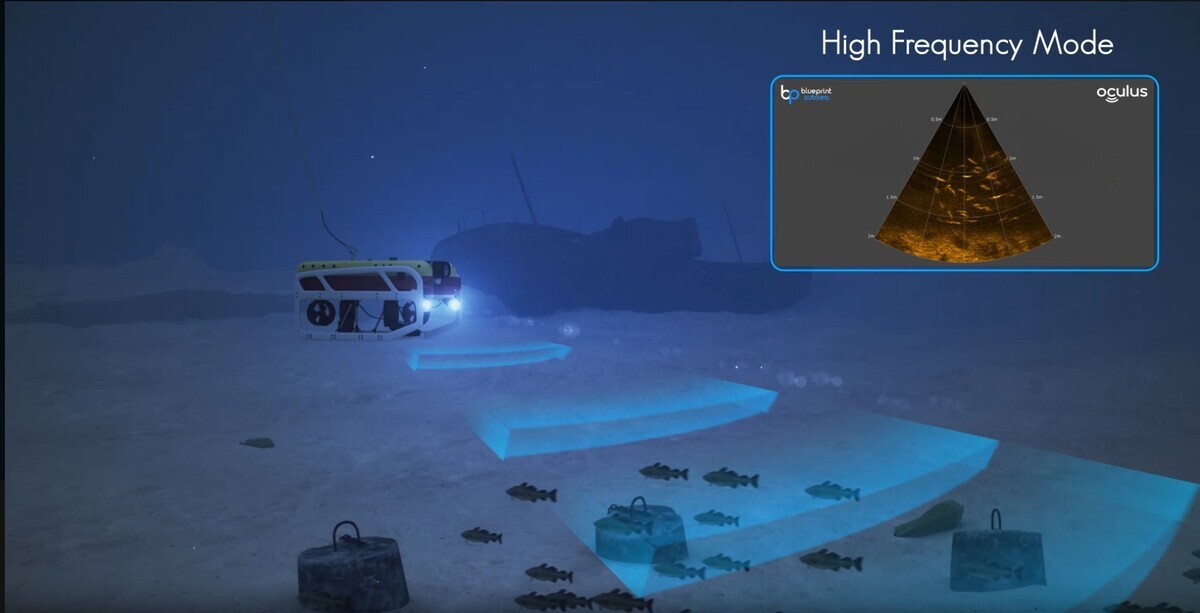The image size is (1200, 613).
Task: Click the blueprint subsea logo
Action: pyautogui.click(x=806, y=94)
